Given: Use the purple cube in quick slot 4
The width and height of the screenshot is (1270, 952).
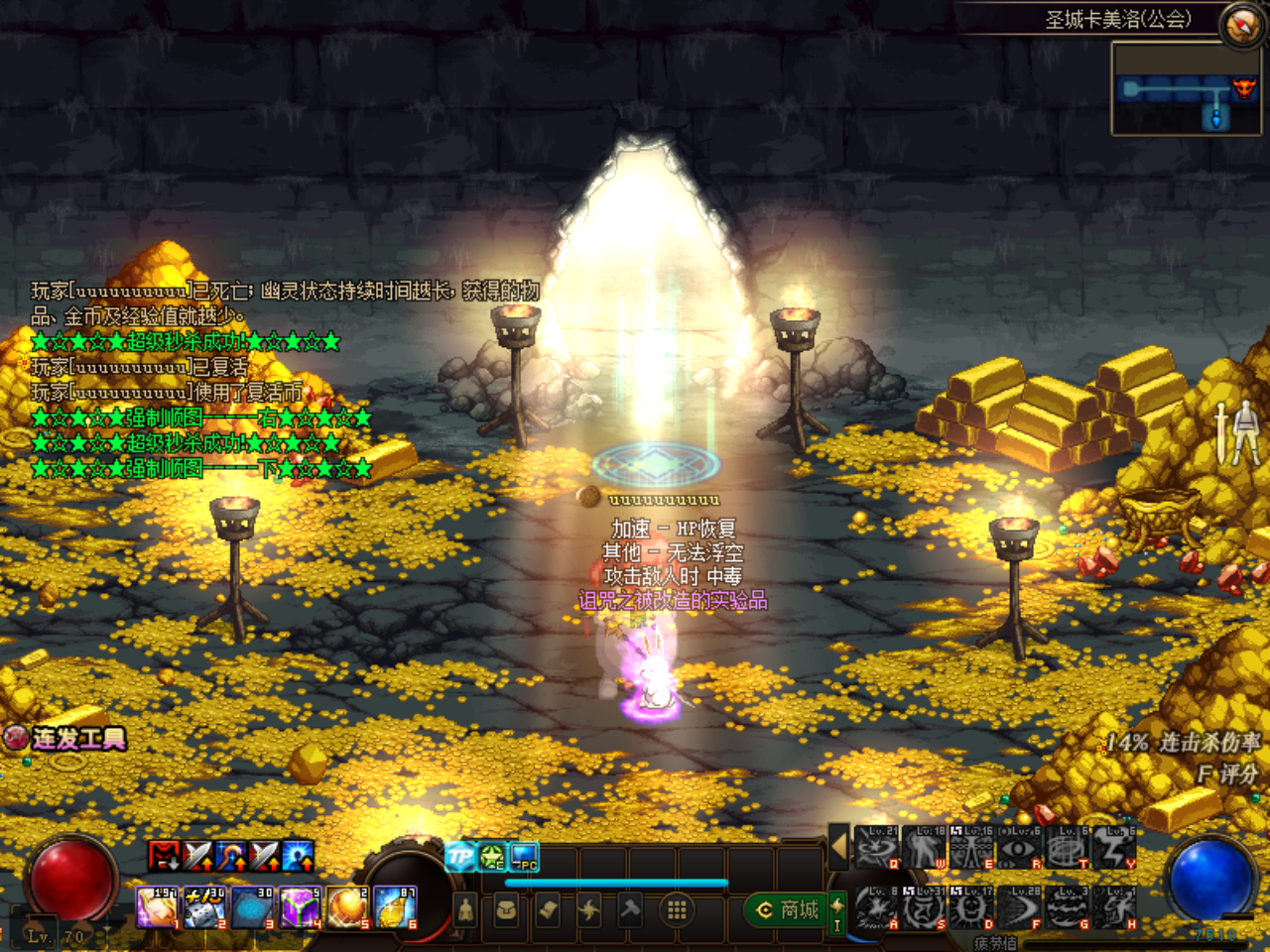Looking at the screenshot, I should coord(301,908).
